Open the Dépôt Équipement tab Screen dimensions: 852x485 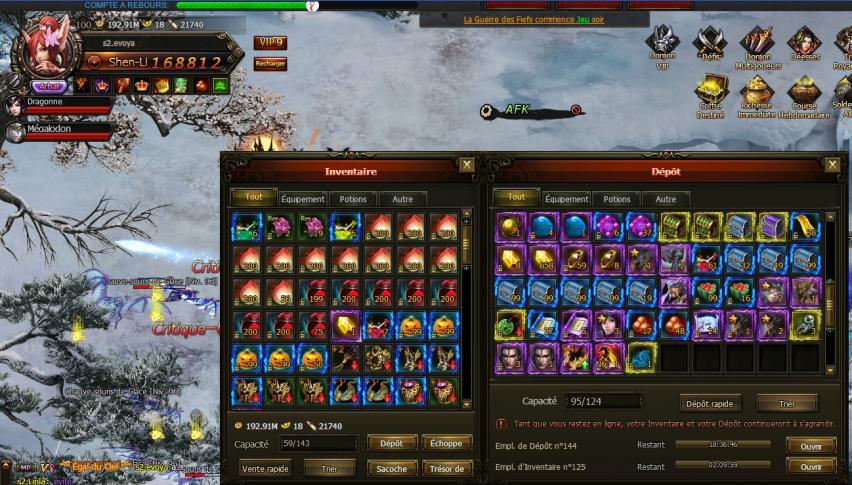pos(567,199)
